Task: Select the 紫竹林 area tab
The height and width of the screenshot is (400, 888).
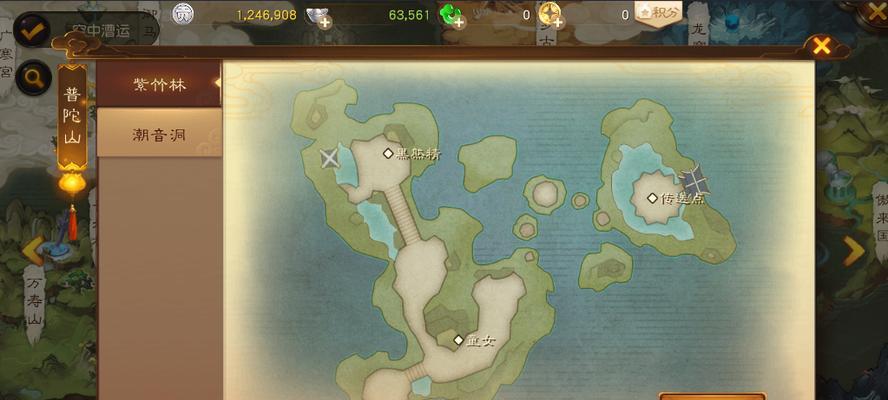Action: [159, 84]
